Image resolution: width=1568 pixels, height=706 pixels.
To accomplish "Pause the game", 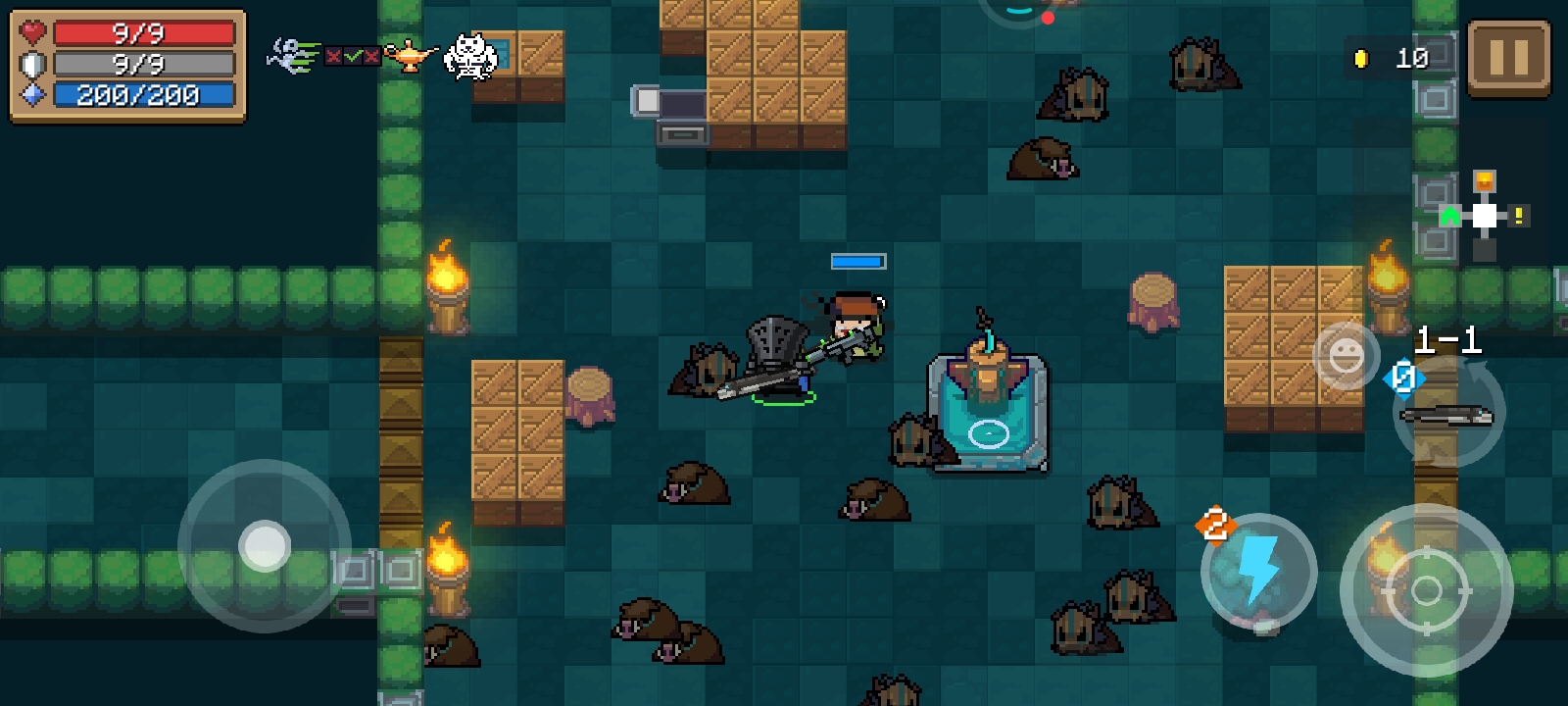I will pyautogui.click(x=1508, y=59).
